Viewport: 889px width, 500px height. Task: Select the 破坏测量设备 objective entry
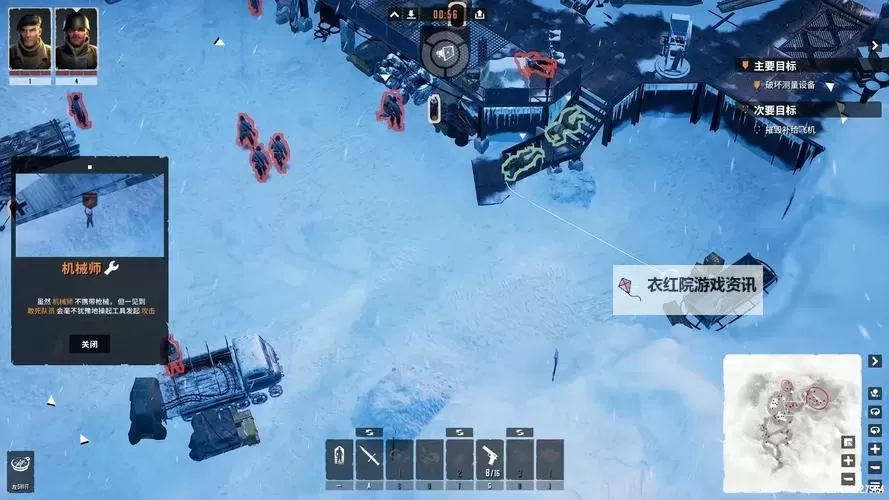click(x=790, y=85)
